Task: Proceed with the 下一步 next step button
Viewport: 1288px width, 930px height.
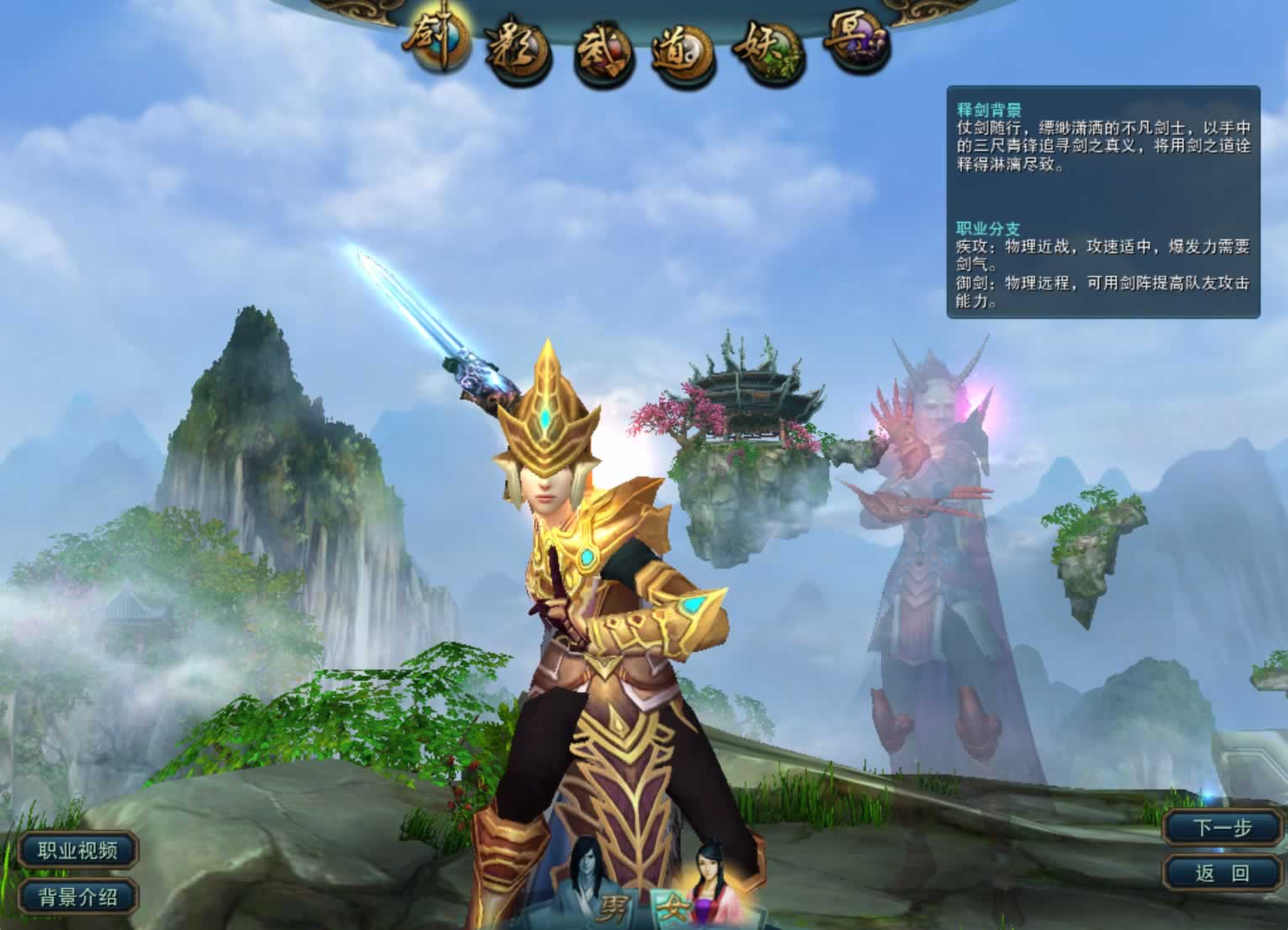Action: click(1223, 828)
